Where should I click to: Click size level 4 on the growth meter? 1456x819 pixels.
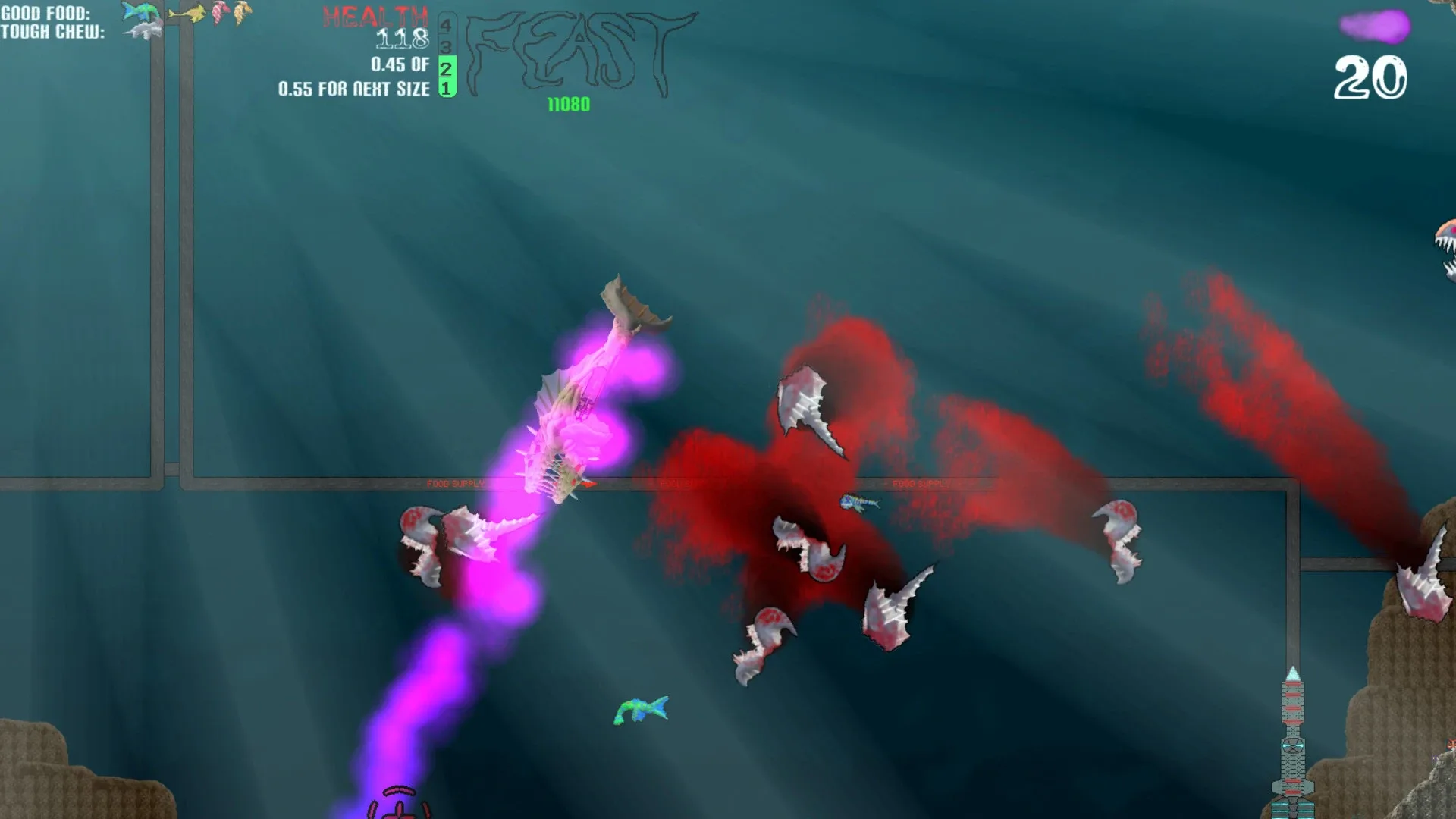pos(445,26)
